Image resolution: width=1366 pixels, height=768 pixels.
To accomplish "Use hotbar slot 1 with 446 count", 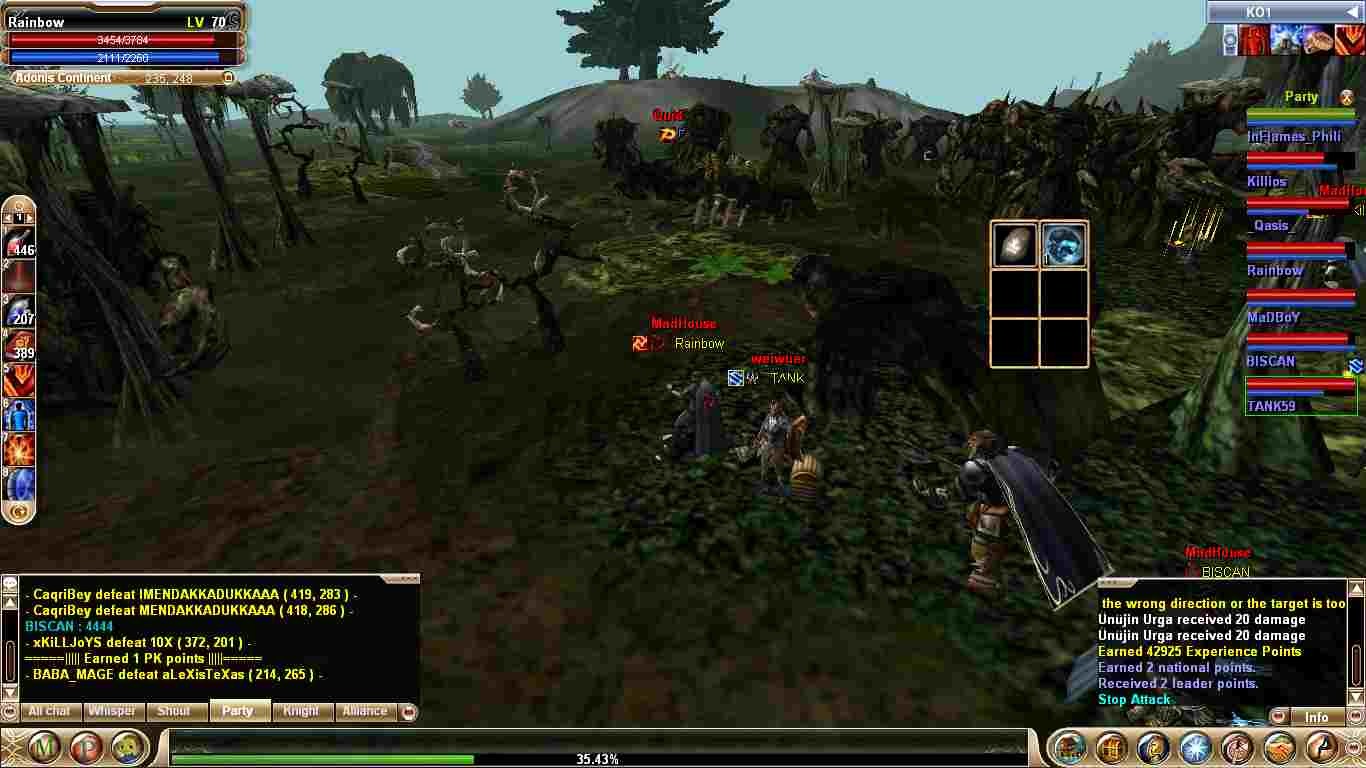I will 20,242.
